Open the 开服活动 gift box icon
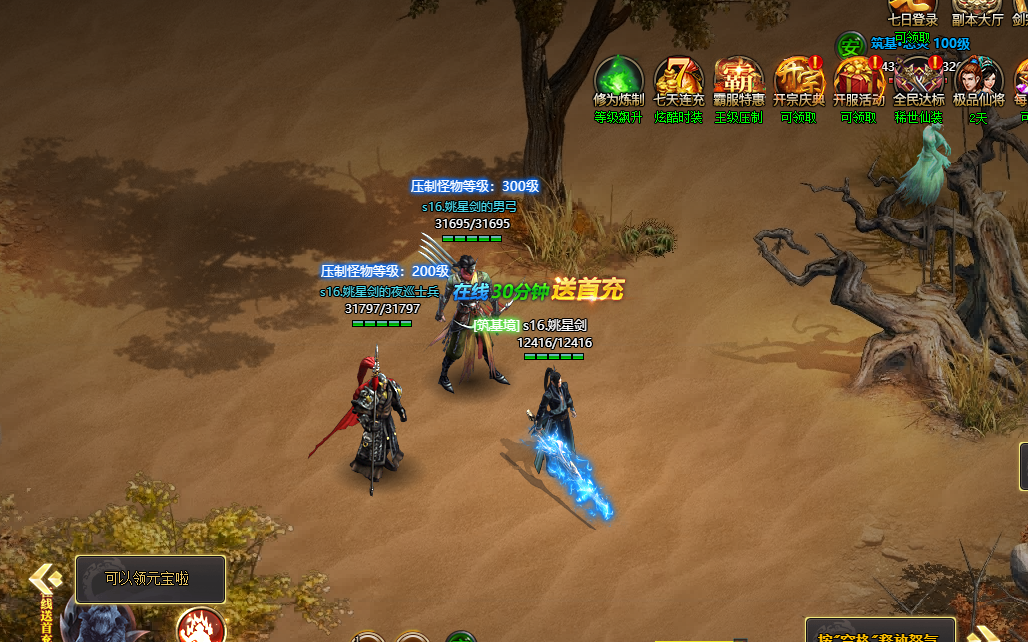The width and height of the screenshot is (1028, 642). 858,80
